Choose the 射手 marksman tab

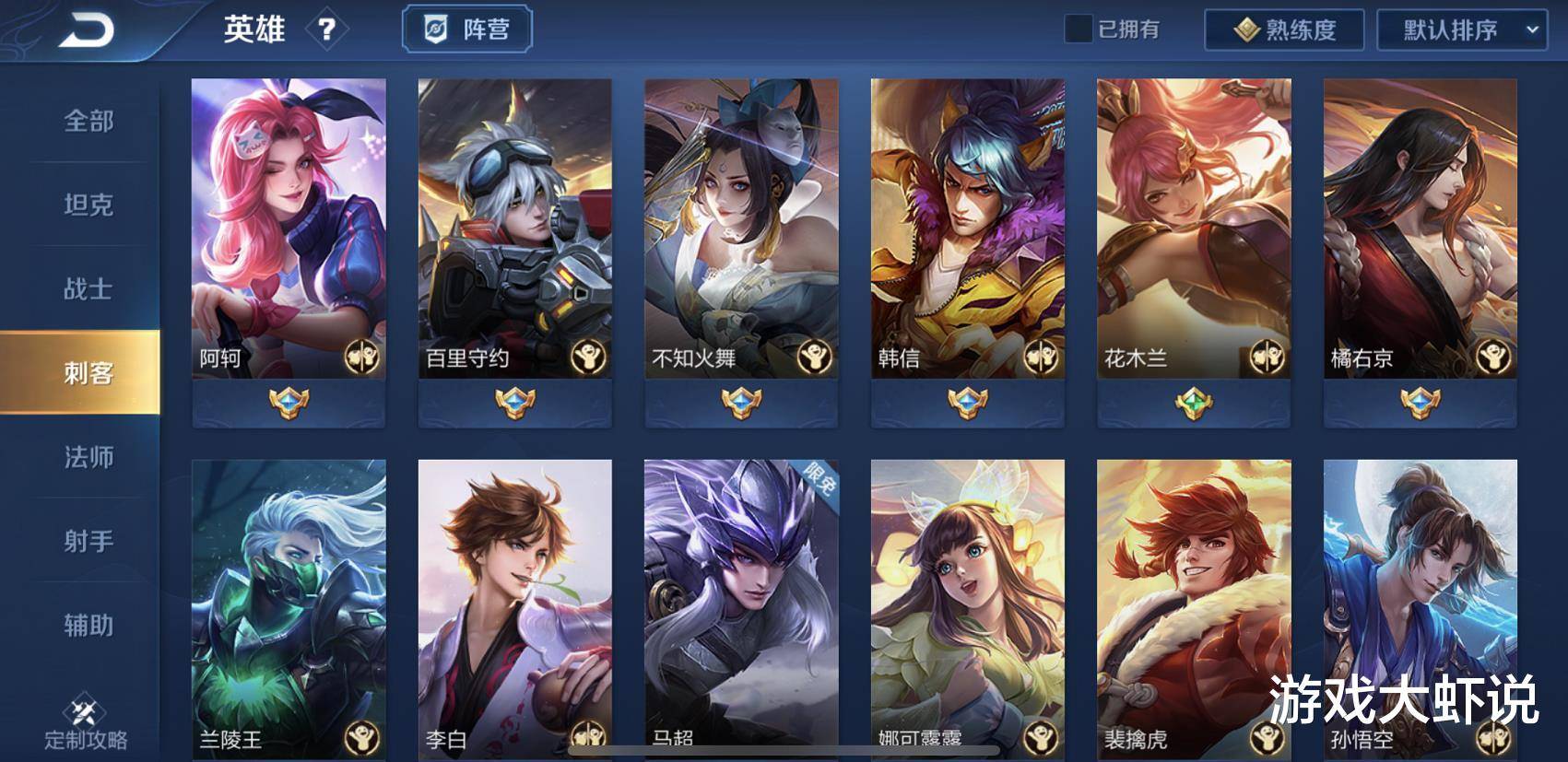click(88, 541)
